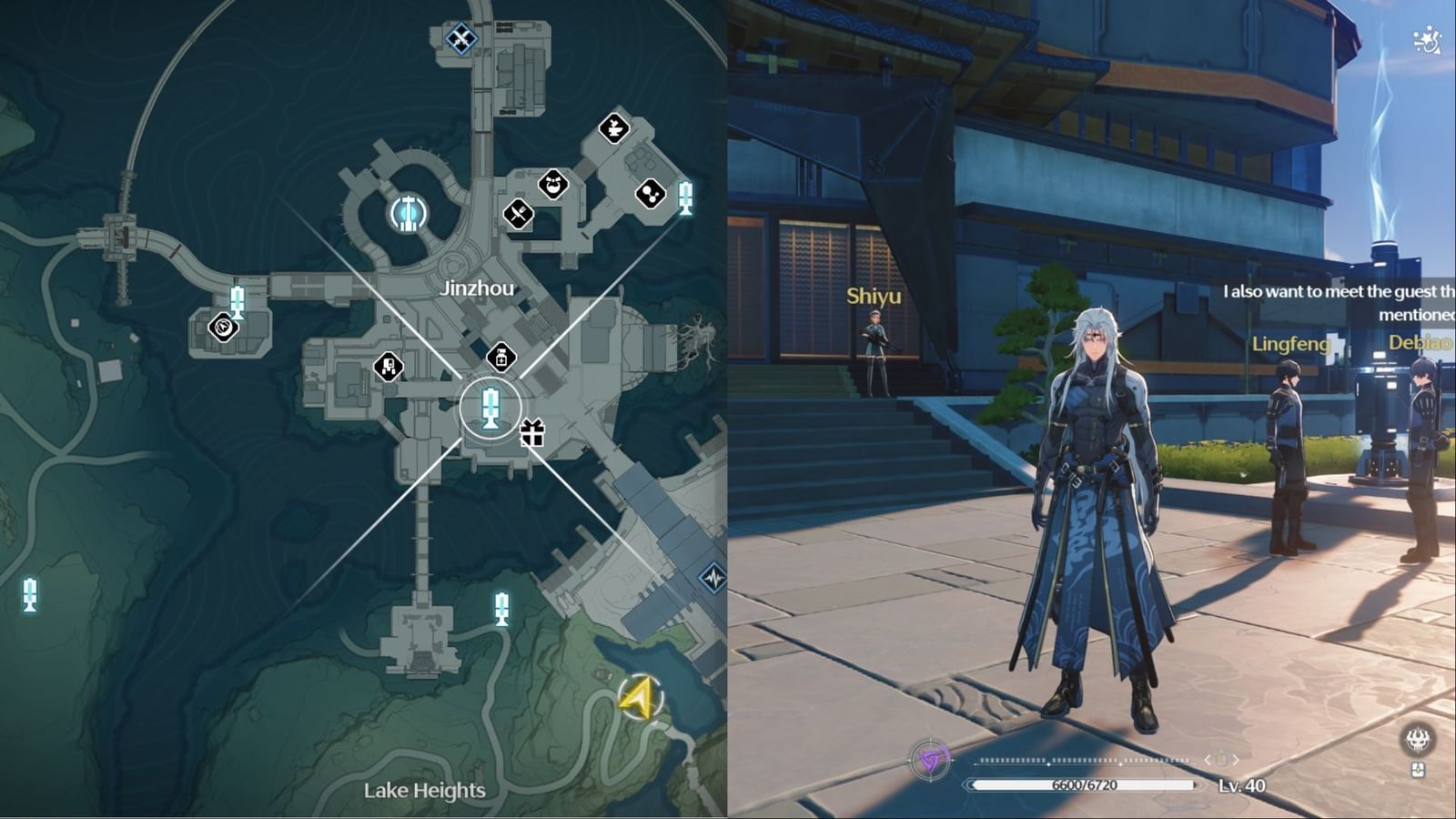The image size is (1456, 819).
Task: Click the diamond crossed-tools marker at map top
Action: point(461,40)
